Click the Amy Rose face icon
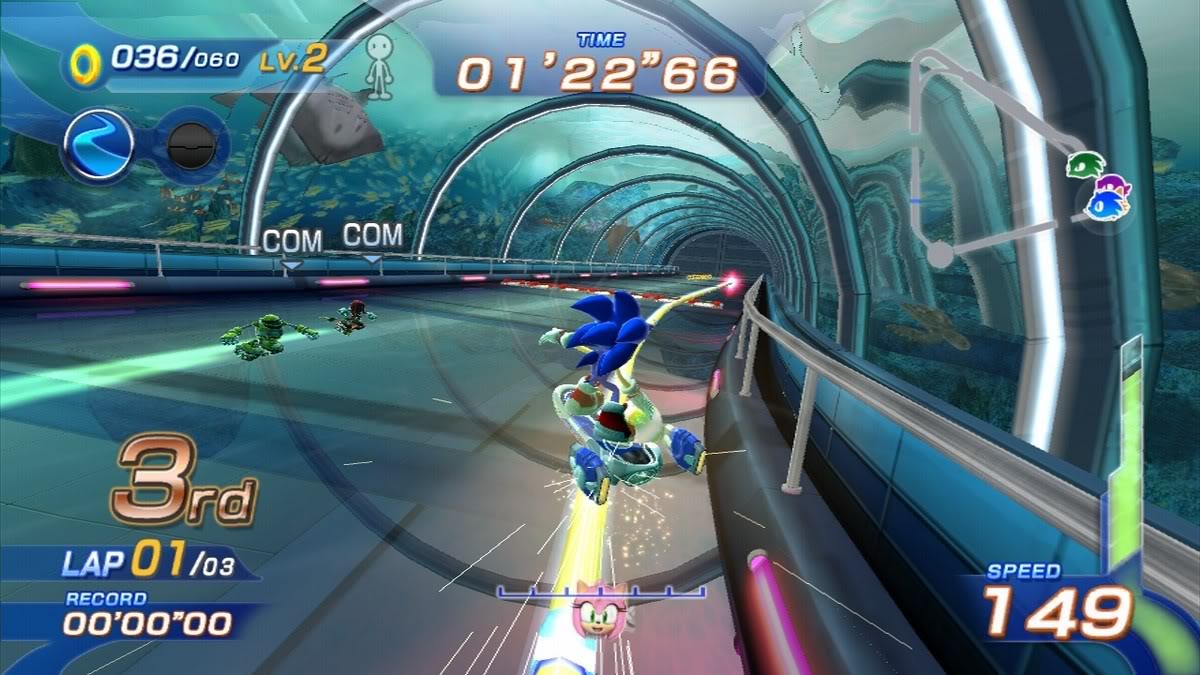 [x=600, y=613]
